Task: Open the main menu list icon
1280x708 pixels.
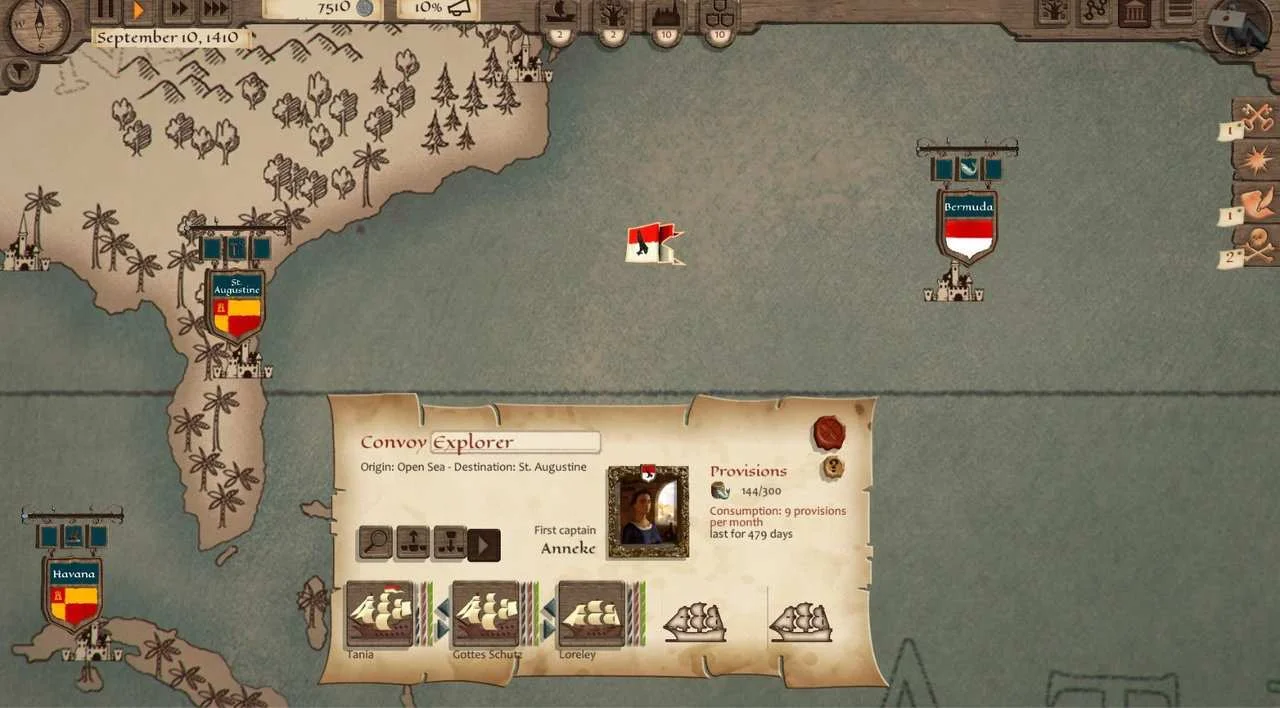Action: click(x=1180, y=12)
